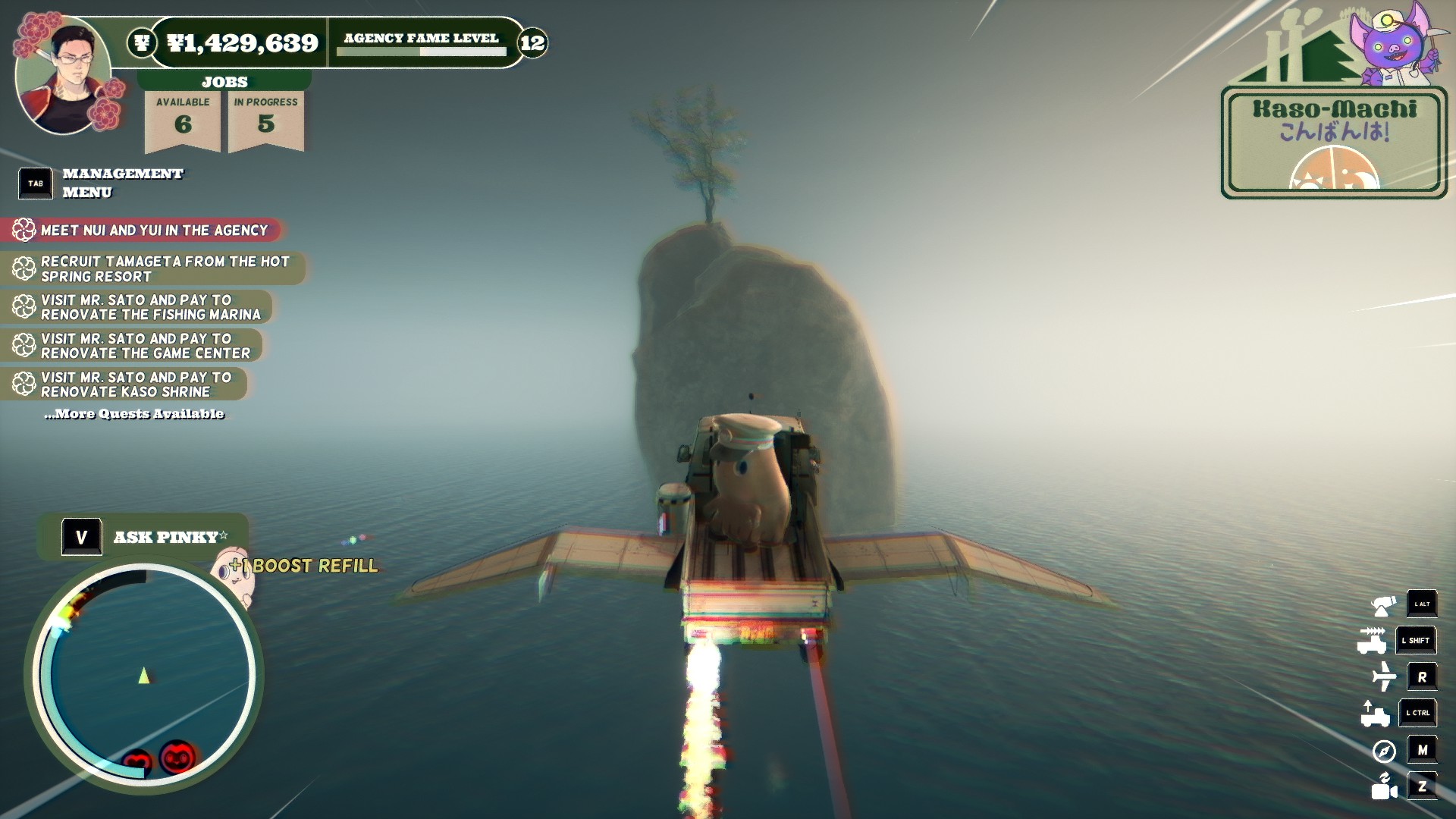This screenshot has height=819, width=1456.
Task: Show More Quests Available
Action: (134, 414)
